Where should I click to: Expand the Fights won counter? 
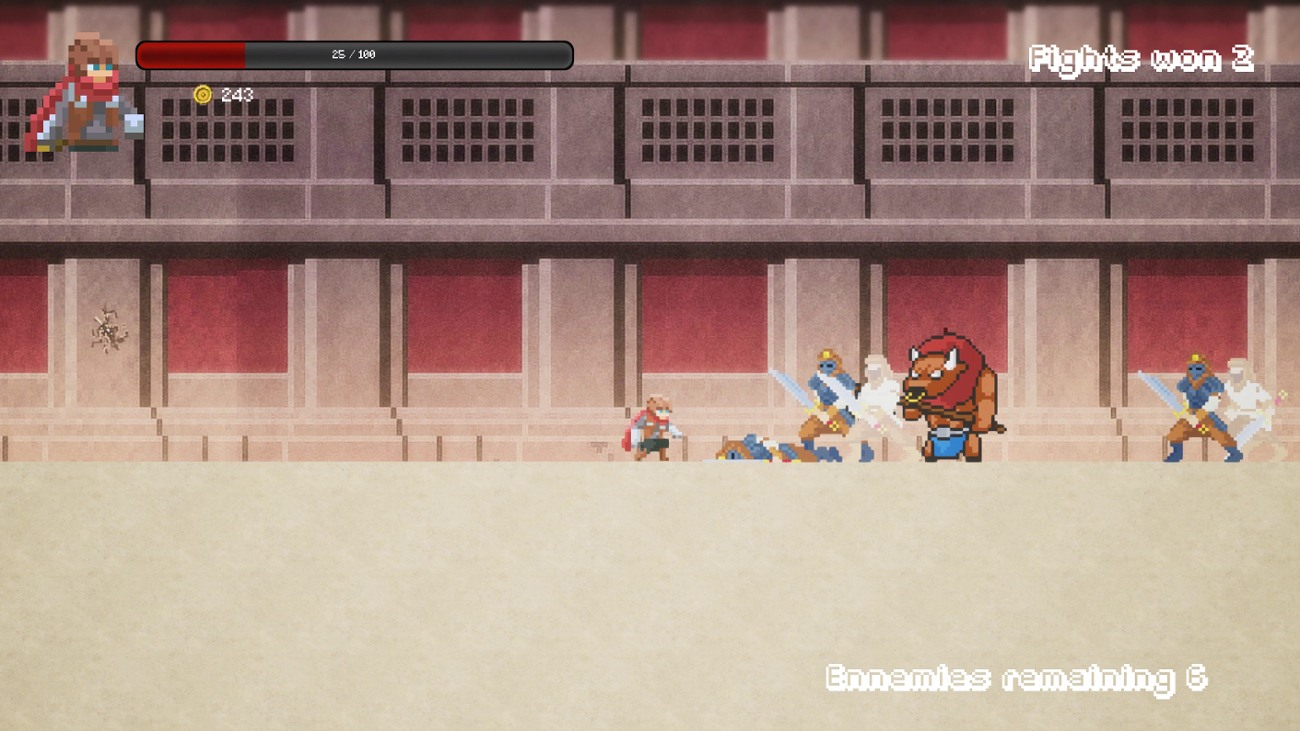point(1140,60)
